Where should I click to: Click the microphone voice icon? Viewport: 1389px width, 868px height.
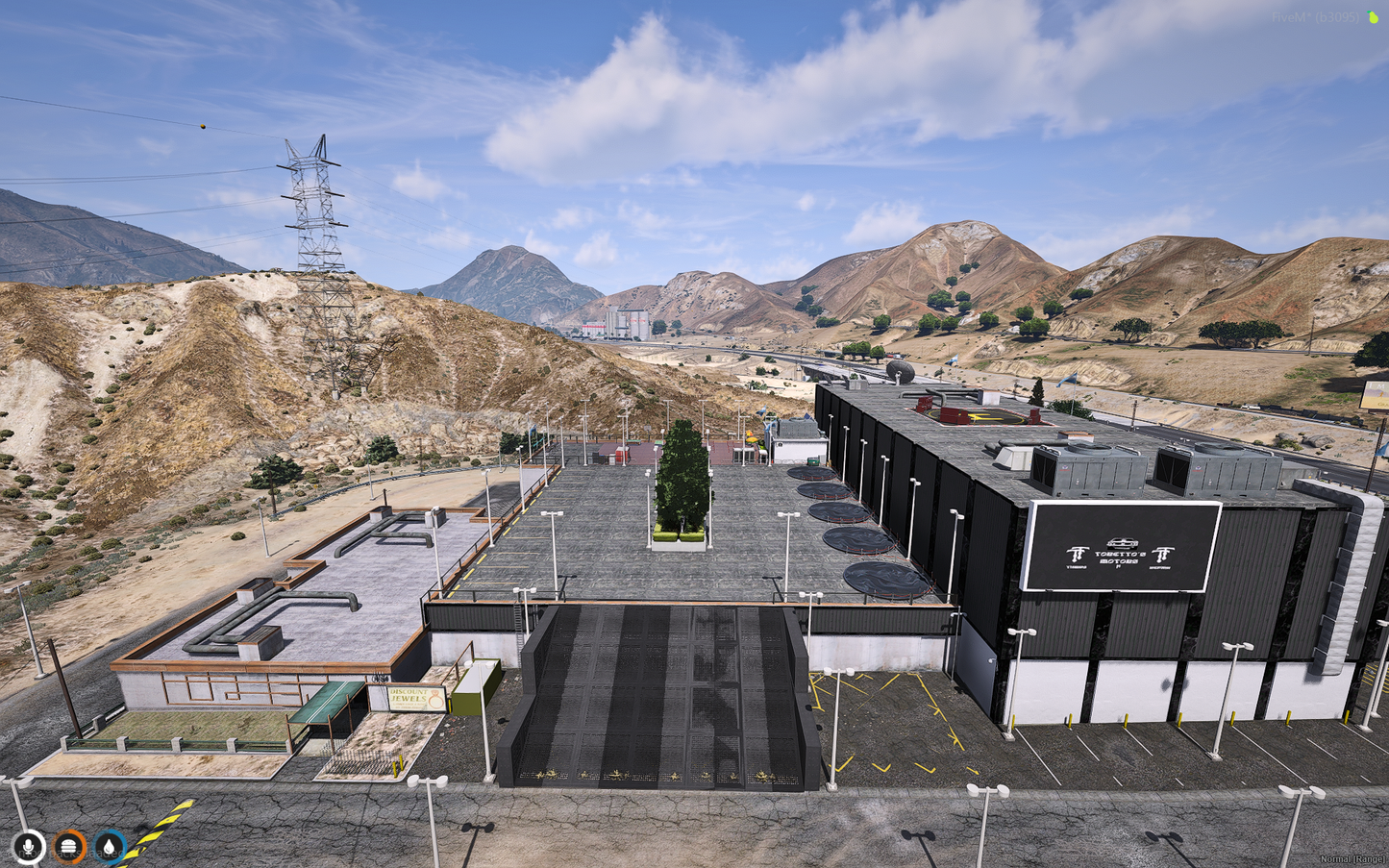(29, 847)
